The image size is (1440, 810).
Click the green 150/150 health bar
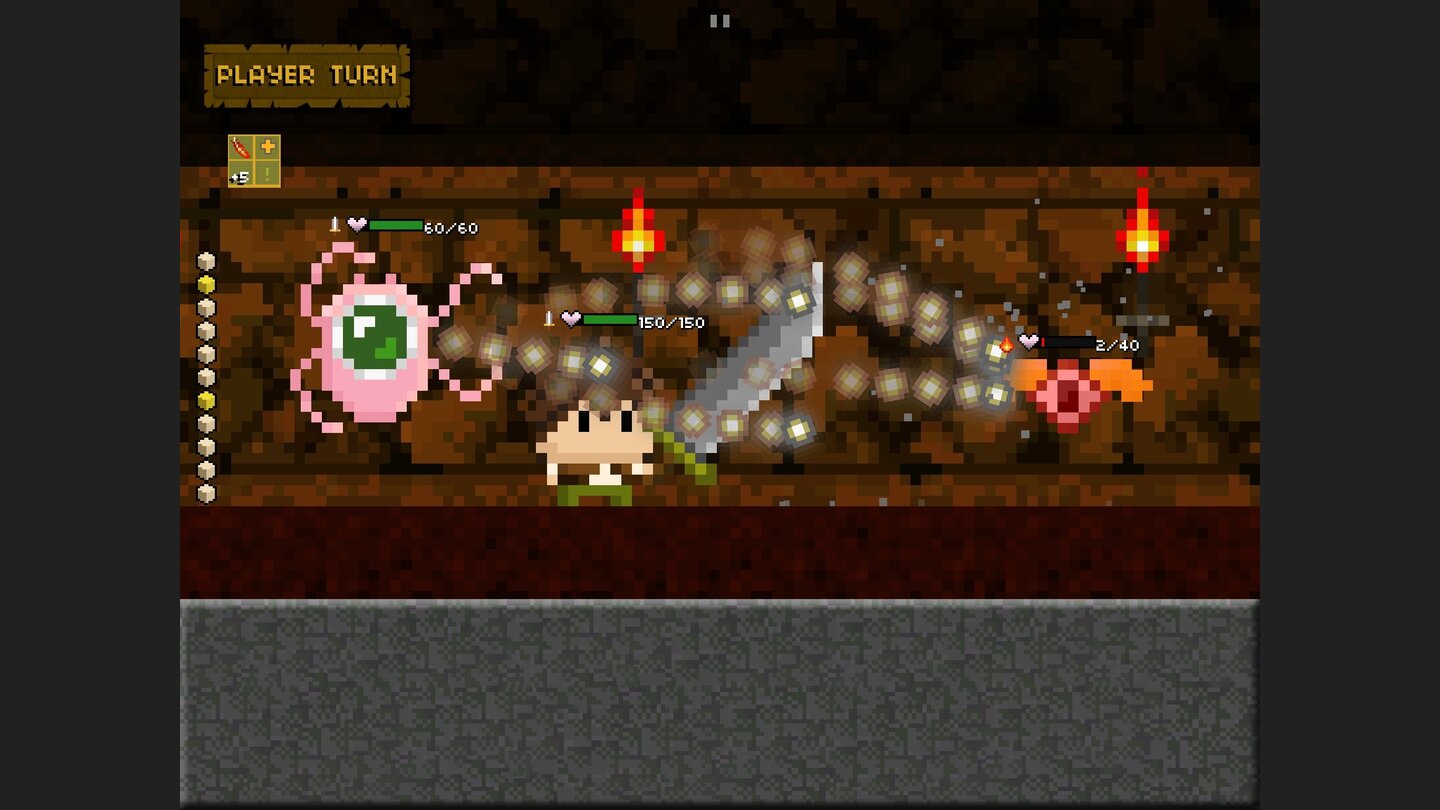(609, 320)
